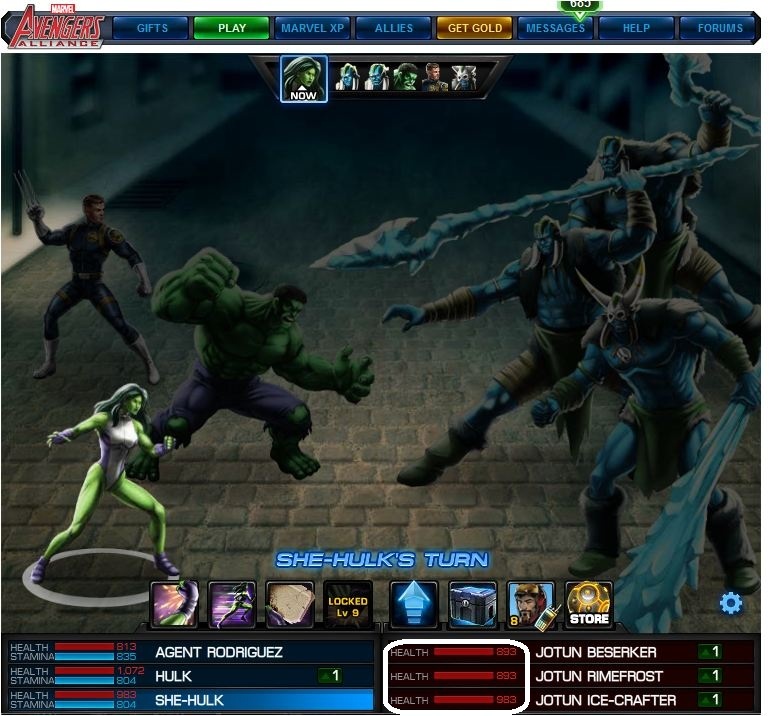
Task: Call Tony Stark with the phone icon
Action: point(530,605)
